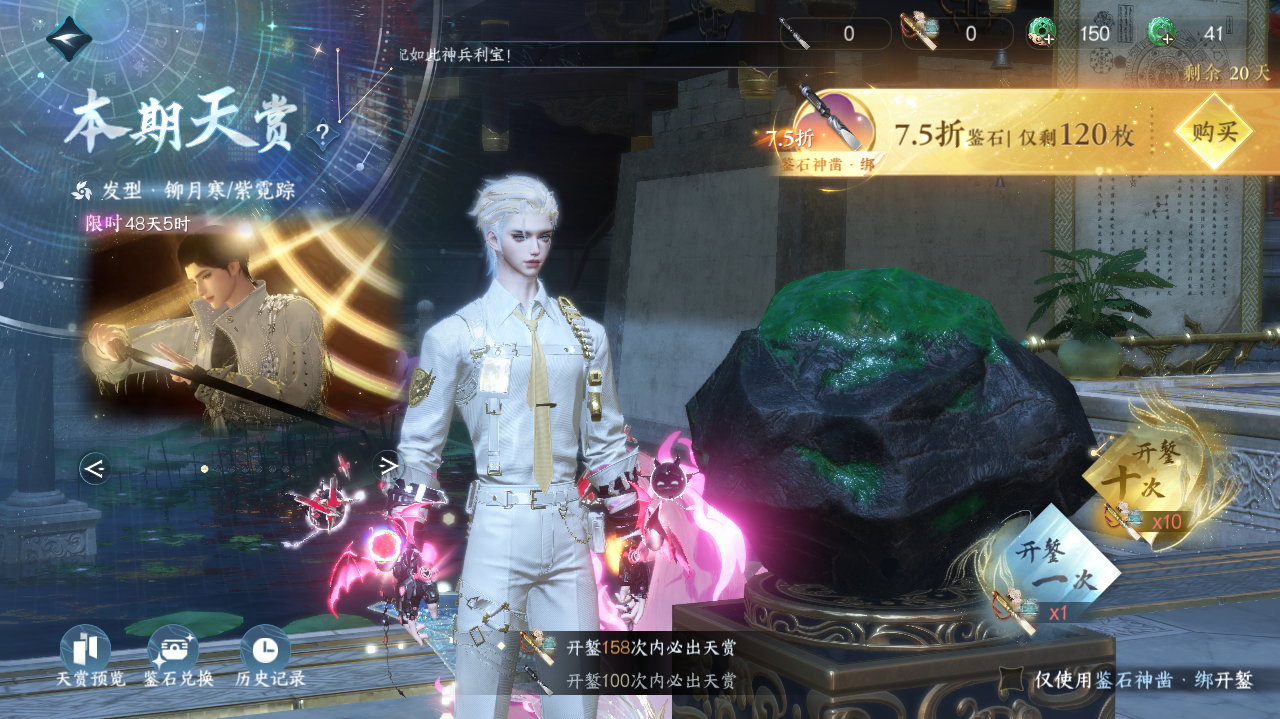View 历史记录 history log
This screenshot has height=719, width=1280.
265,652
